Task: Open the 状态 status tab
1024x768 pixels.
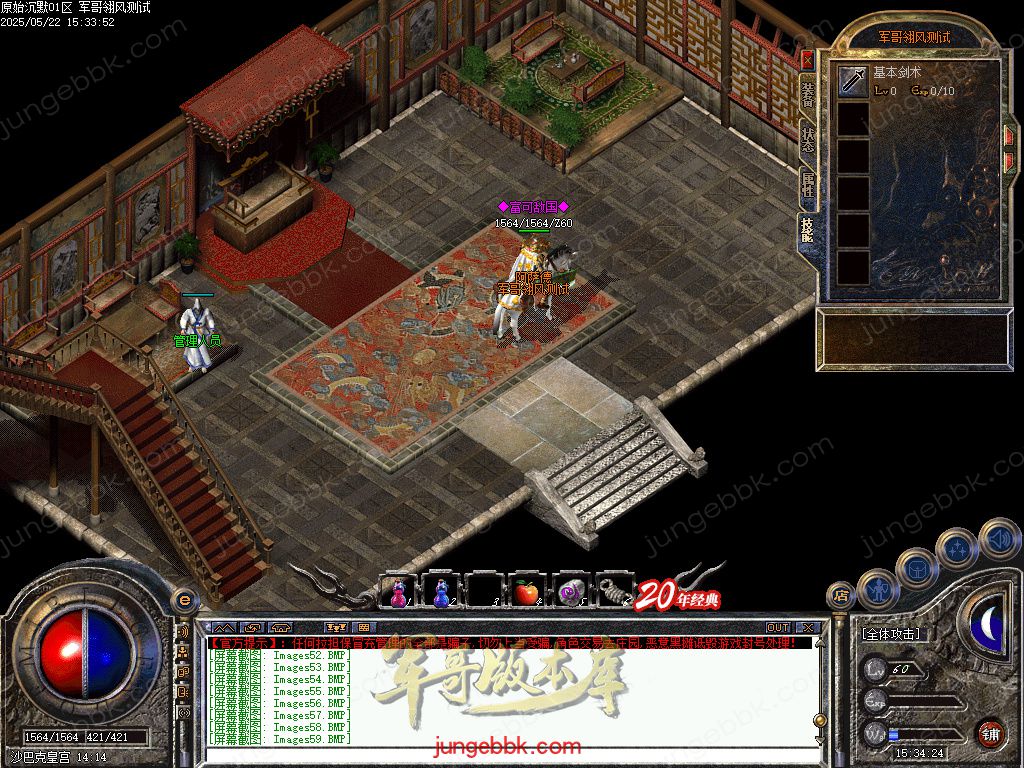Action: click(807, 140)
